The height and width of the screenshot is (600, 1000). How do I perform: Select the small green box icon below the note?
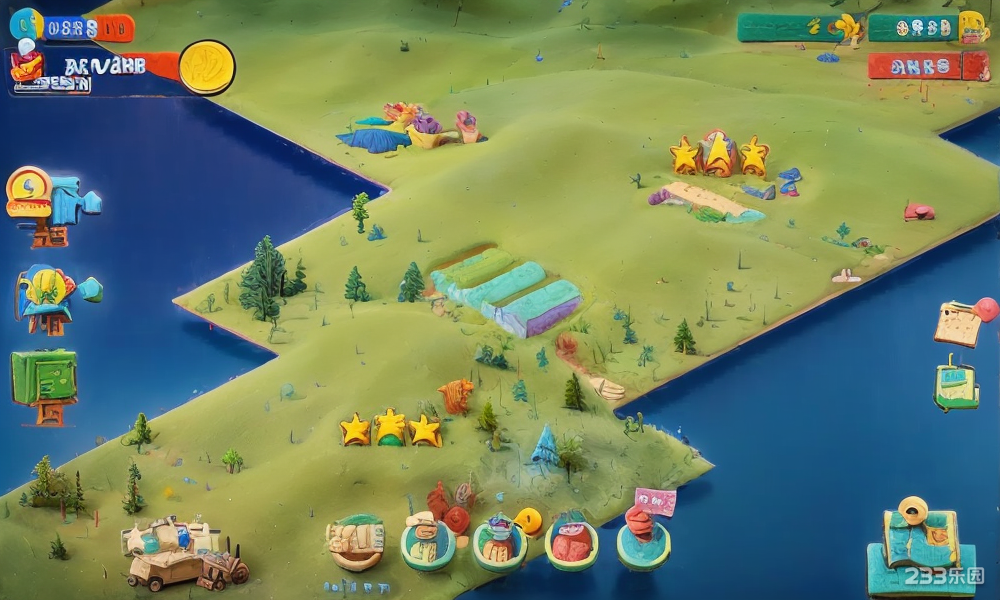coord(956,386)
